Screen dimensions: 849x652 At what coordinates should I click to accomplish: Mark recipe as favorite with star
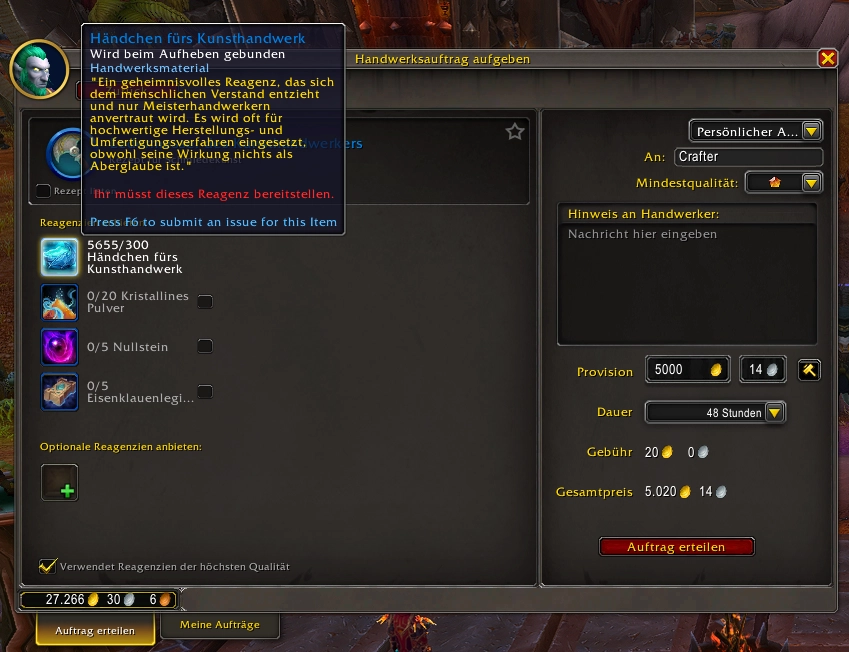pyautogui.click(x=515, y=131)
